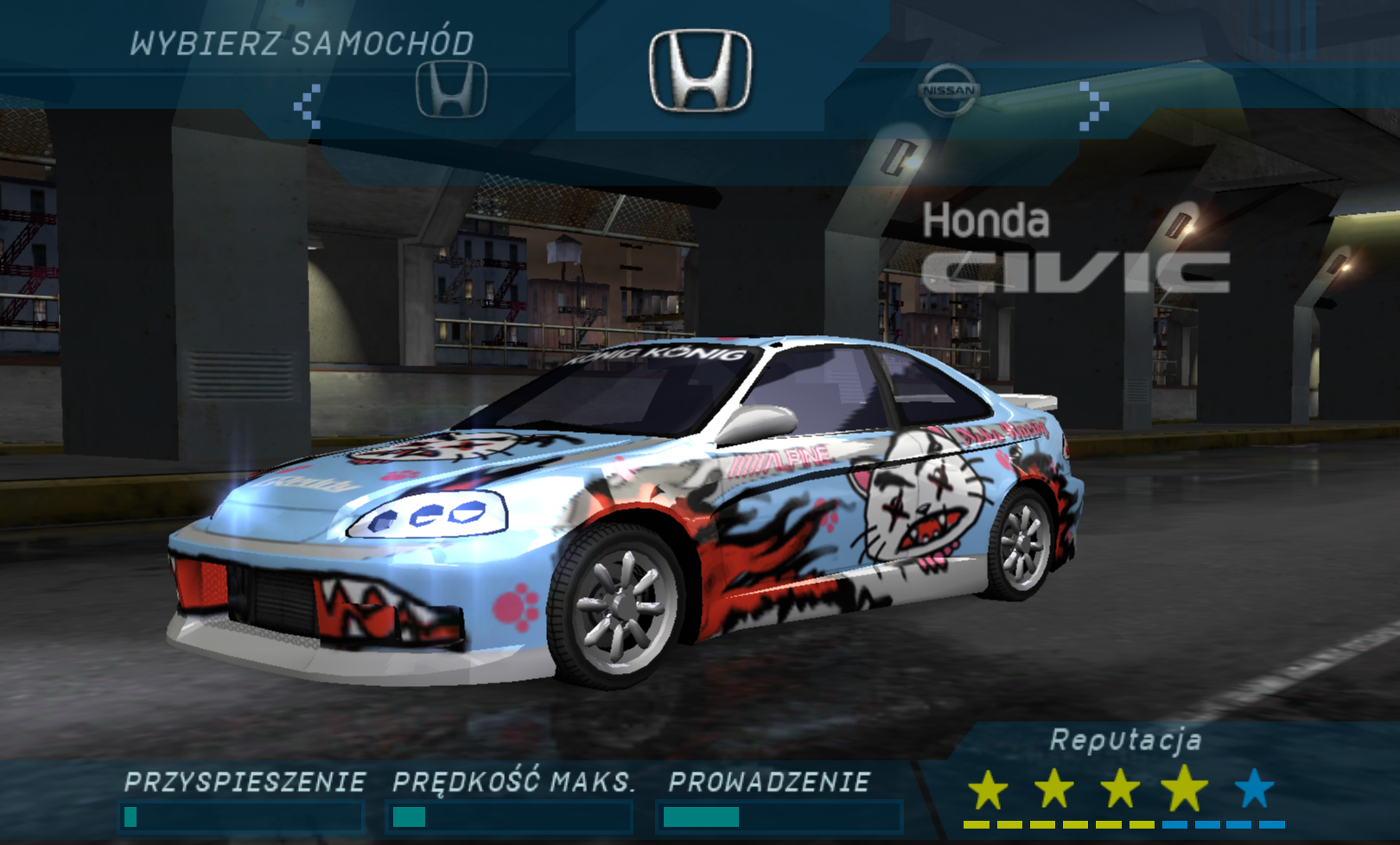Click the right arrow to show next car
Viewport: 1400px width, 845px height.
click(1093, 106)
